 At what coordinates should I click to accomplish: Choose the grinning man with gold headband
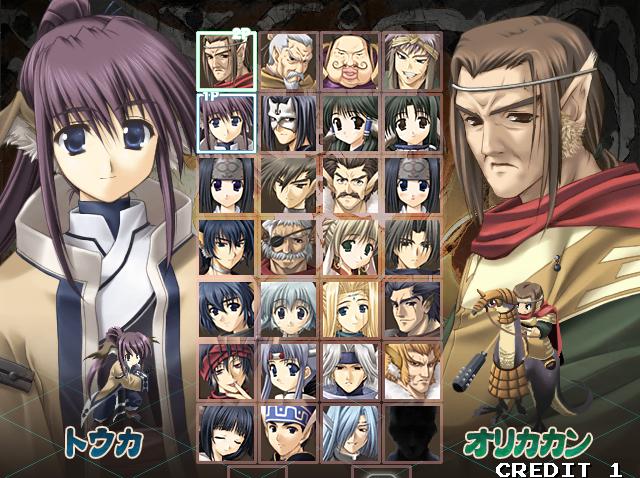coord(411,60)
